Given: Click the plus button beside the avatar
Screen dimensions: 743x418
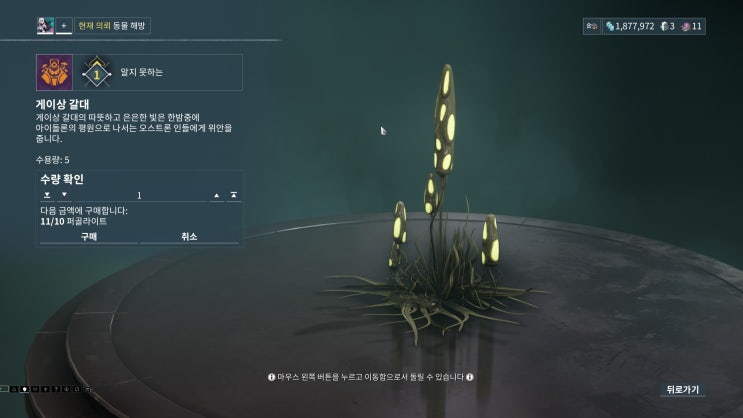Looking at the screenshot, I should [63, 26].
